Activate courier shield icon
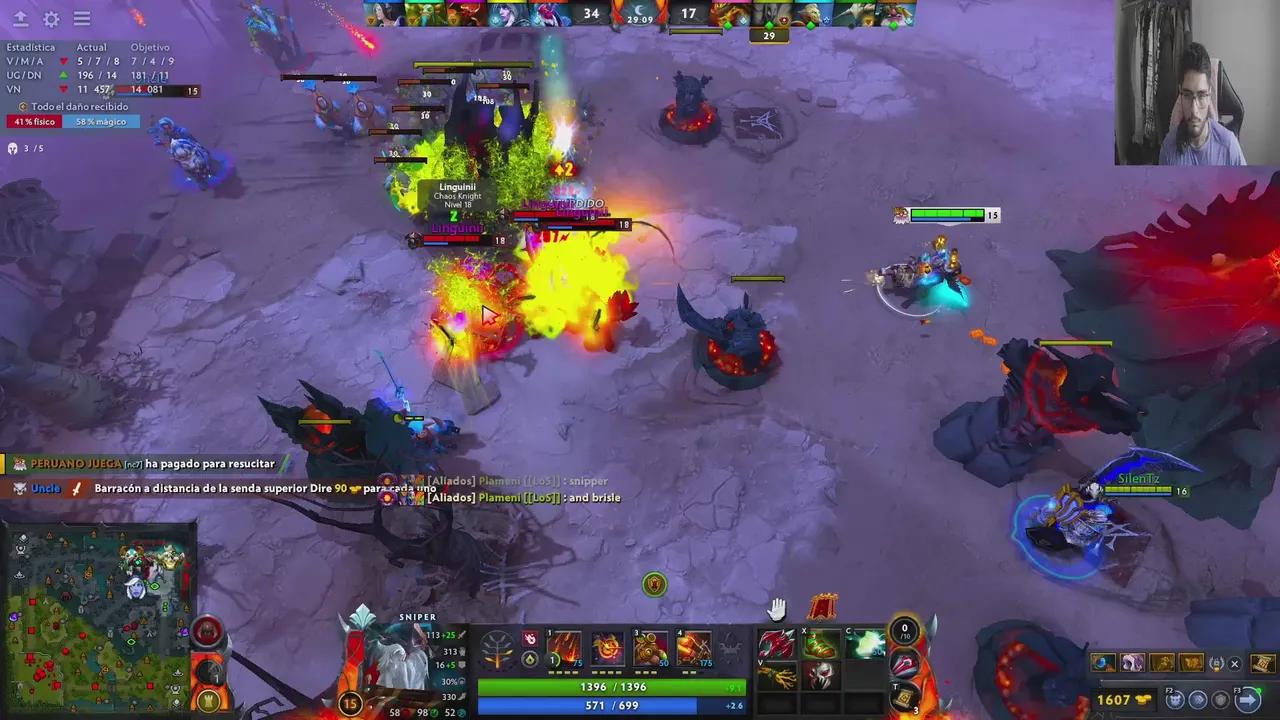Viewport: 1280px width, 720px height. (1221, 700)
